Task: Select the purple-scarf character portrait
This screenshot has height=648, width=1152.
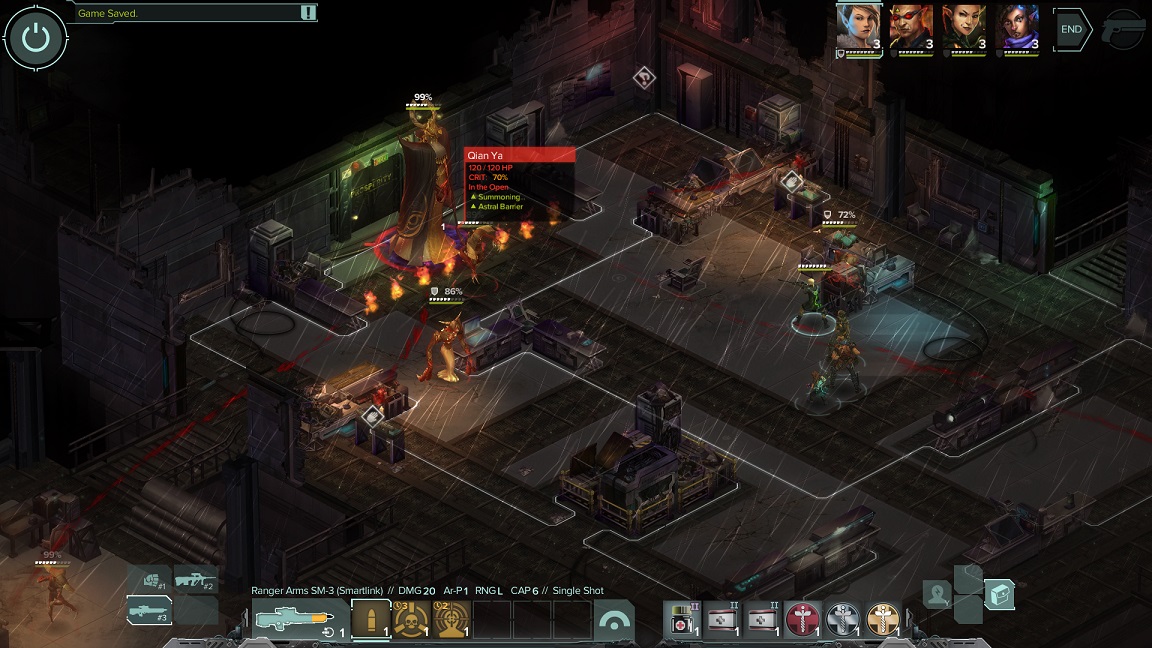Action: tap(1017, 26)
